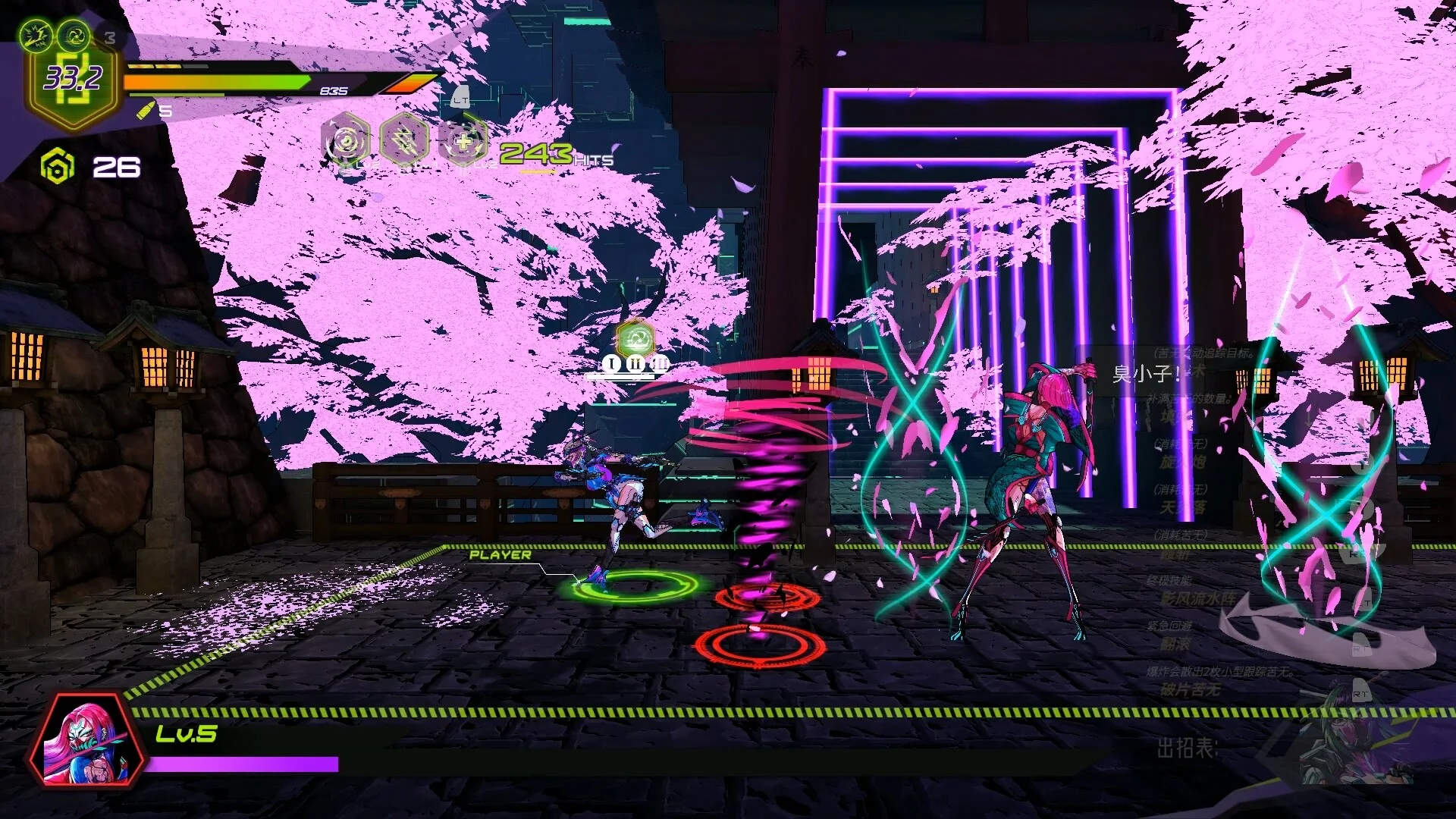Image resolution: width=1456 pixels, height=819 pixels.
Task: Select the 破片苦无 move entry
Action: pyautogui.click(x=1191, y=689)
